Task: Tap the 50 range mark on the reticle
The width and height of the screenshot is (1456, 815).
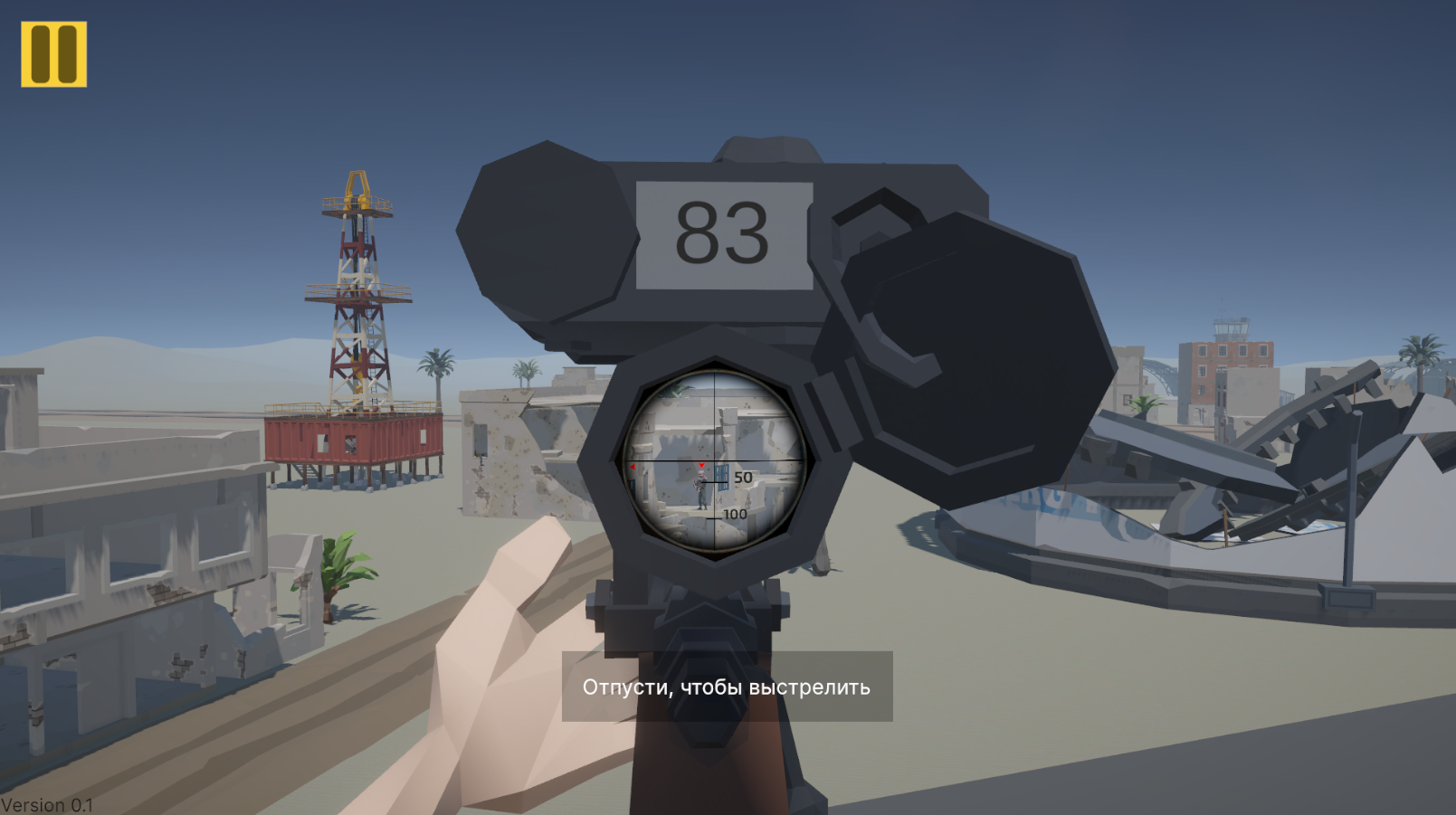Action: point(742,477)
